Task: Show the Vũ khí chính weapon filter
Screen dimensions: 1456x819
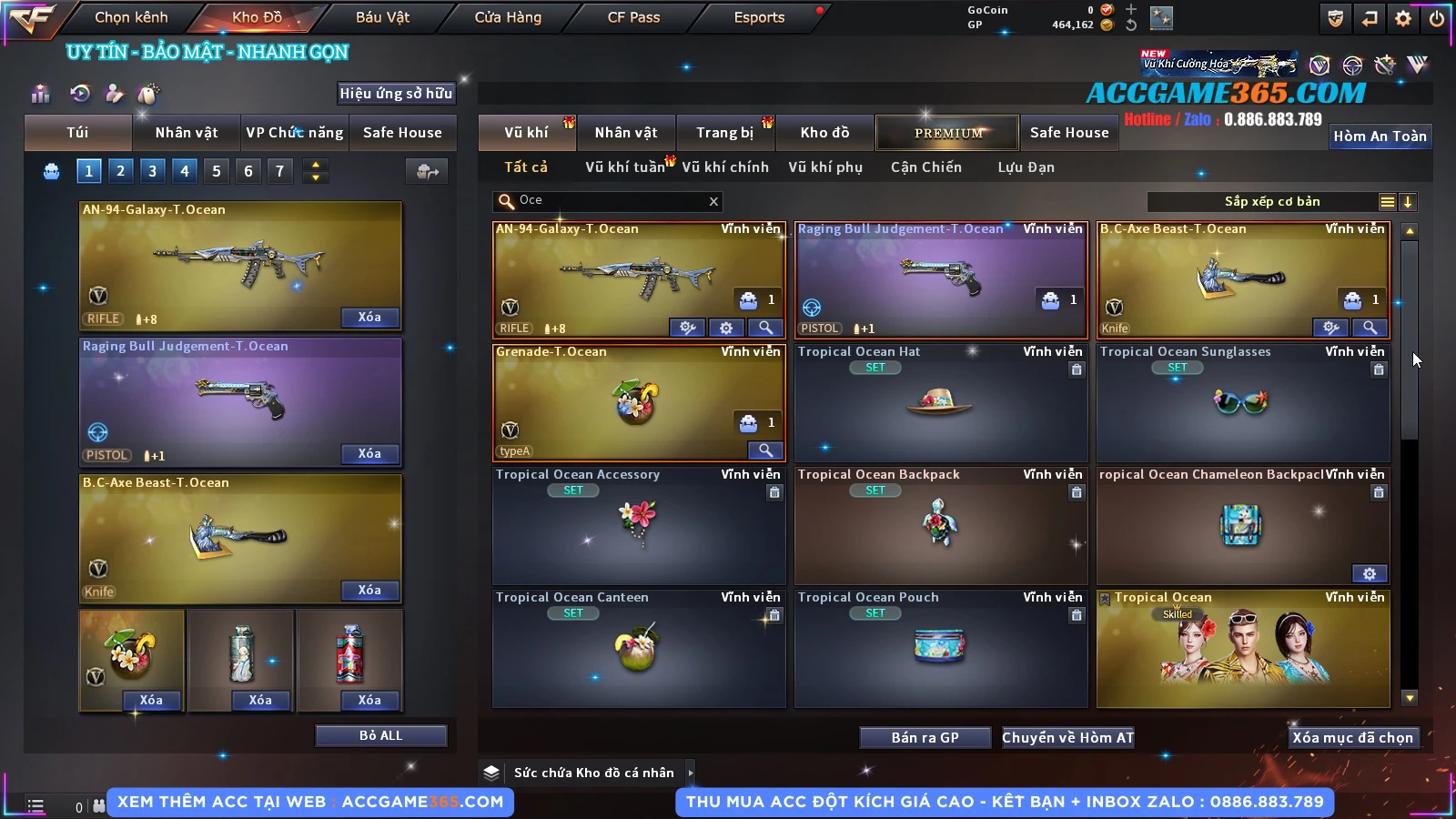Action: point(725,167)
